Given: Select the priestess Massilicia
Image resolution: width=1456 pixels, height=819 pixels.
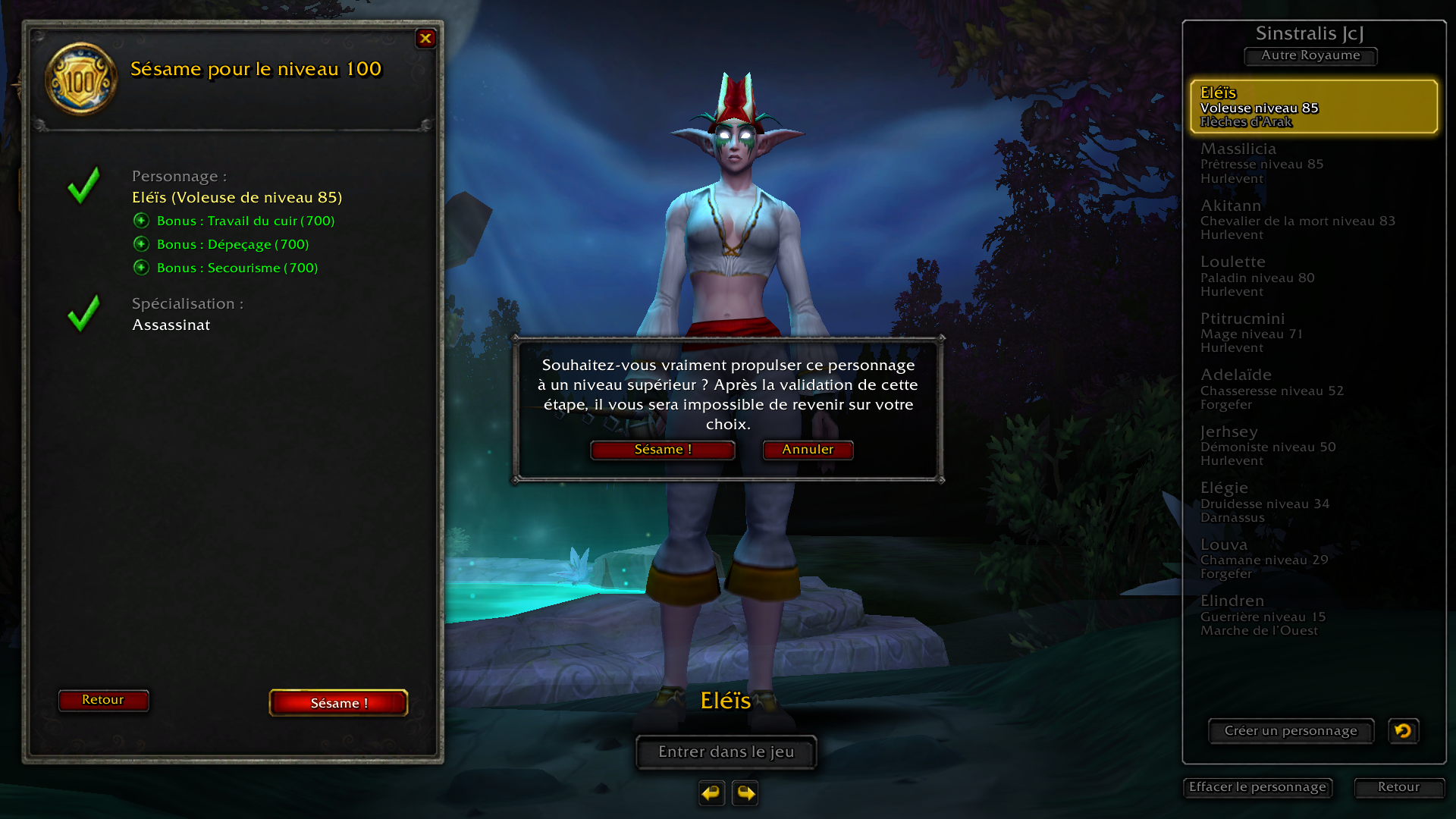Looking at the screenshot, I should 1313,163.
